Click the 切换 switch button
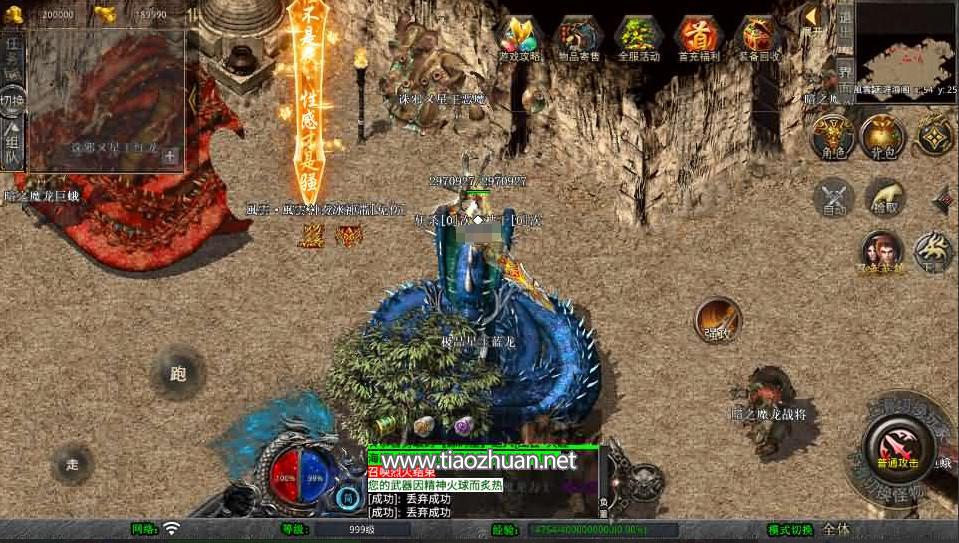Viewport: 959px width, 543px height. pos(12,100)
